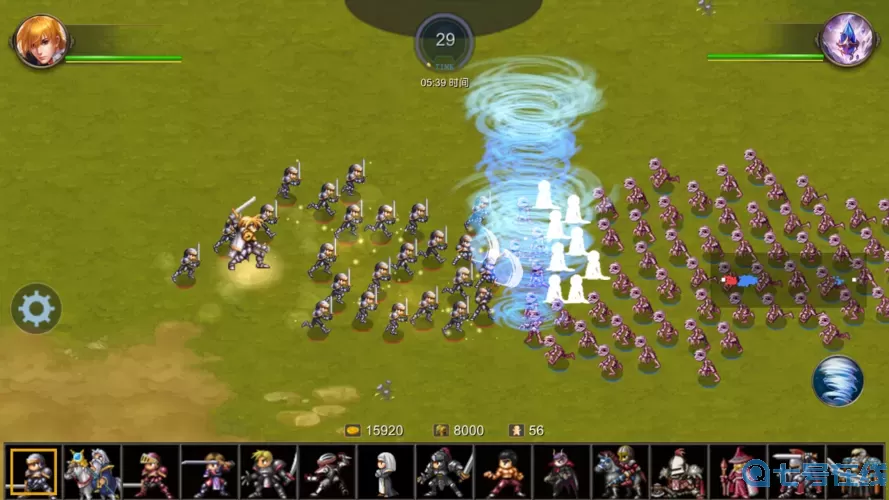Open the settings gear button
This screenshot has width=889, height=500.
tap(36, 309)
